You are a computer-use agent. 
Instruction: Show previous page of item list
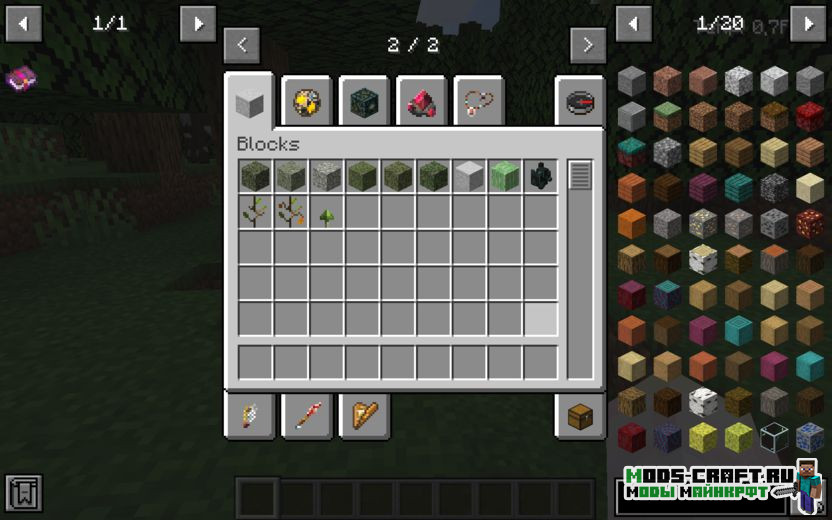coord(634,24)
